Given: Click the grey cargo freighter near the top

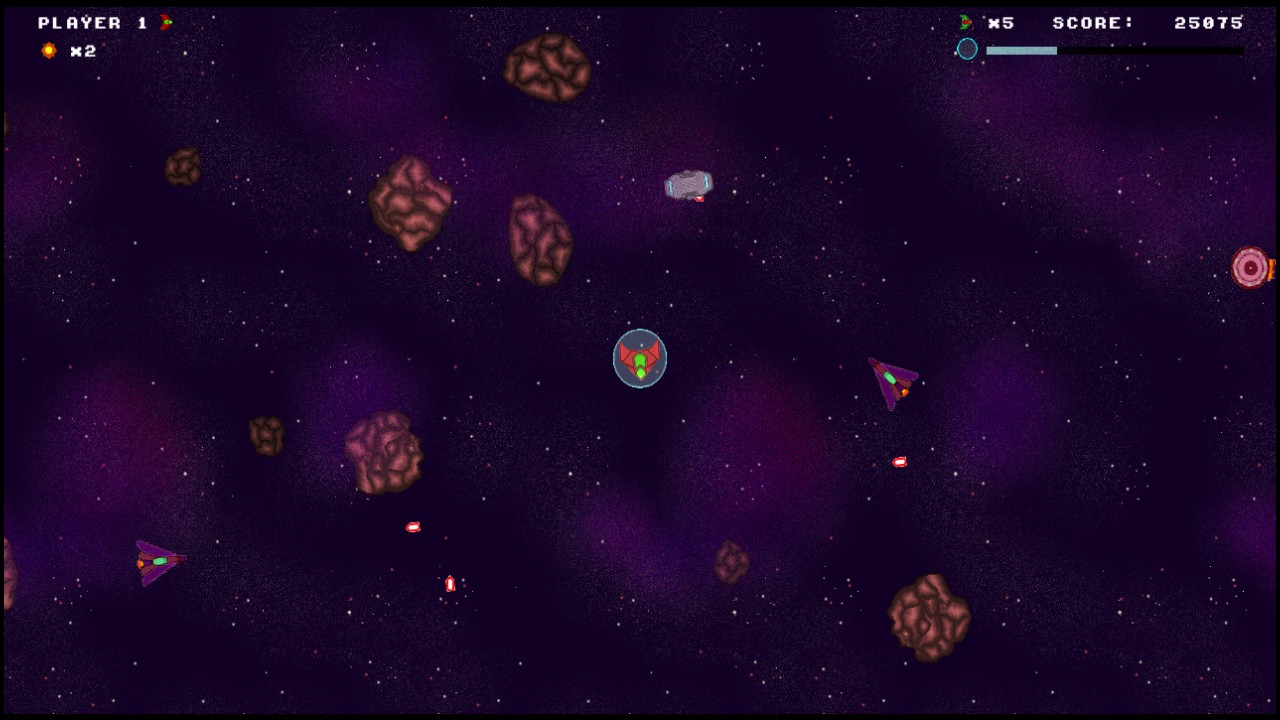Looking at the screenshot, I should (x=686, y=182).
